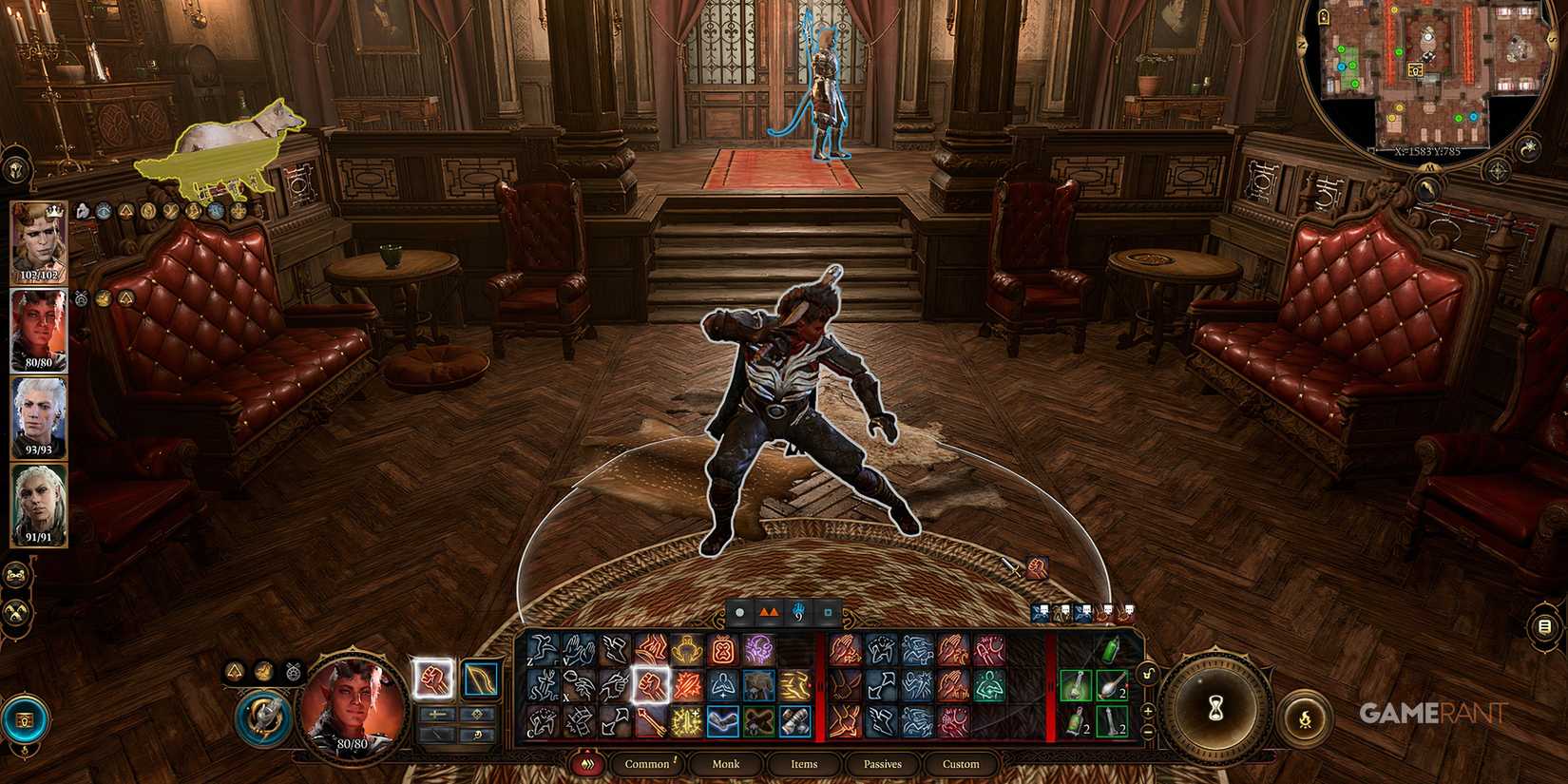
Task: Toggle party grouping in the left party sidebar
Action: [x=13, y=574]
